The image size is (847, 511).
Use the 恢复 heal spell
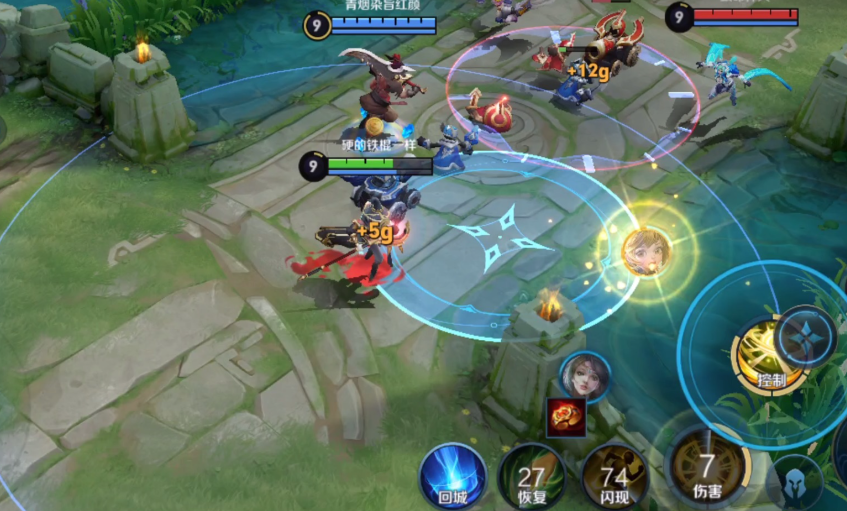coord(530,476)
